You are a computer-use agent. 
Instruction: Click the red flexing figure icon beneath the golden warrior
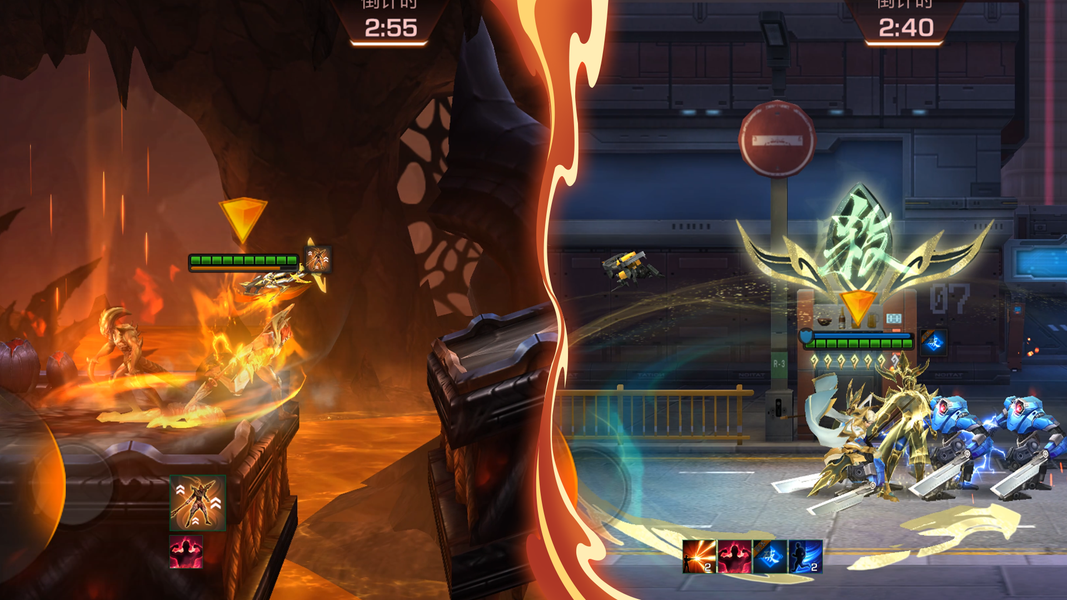[x=186, y=551]
